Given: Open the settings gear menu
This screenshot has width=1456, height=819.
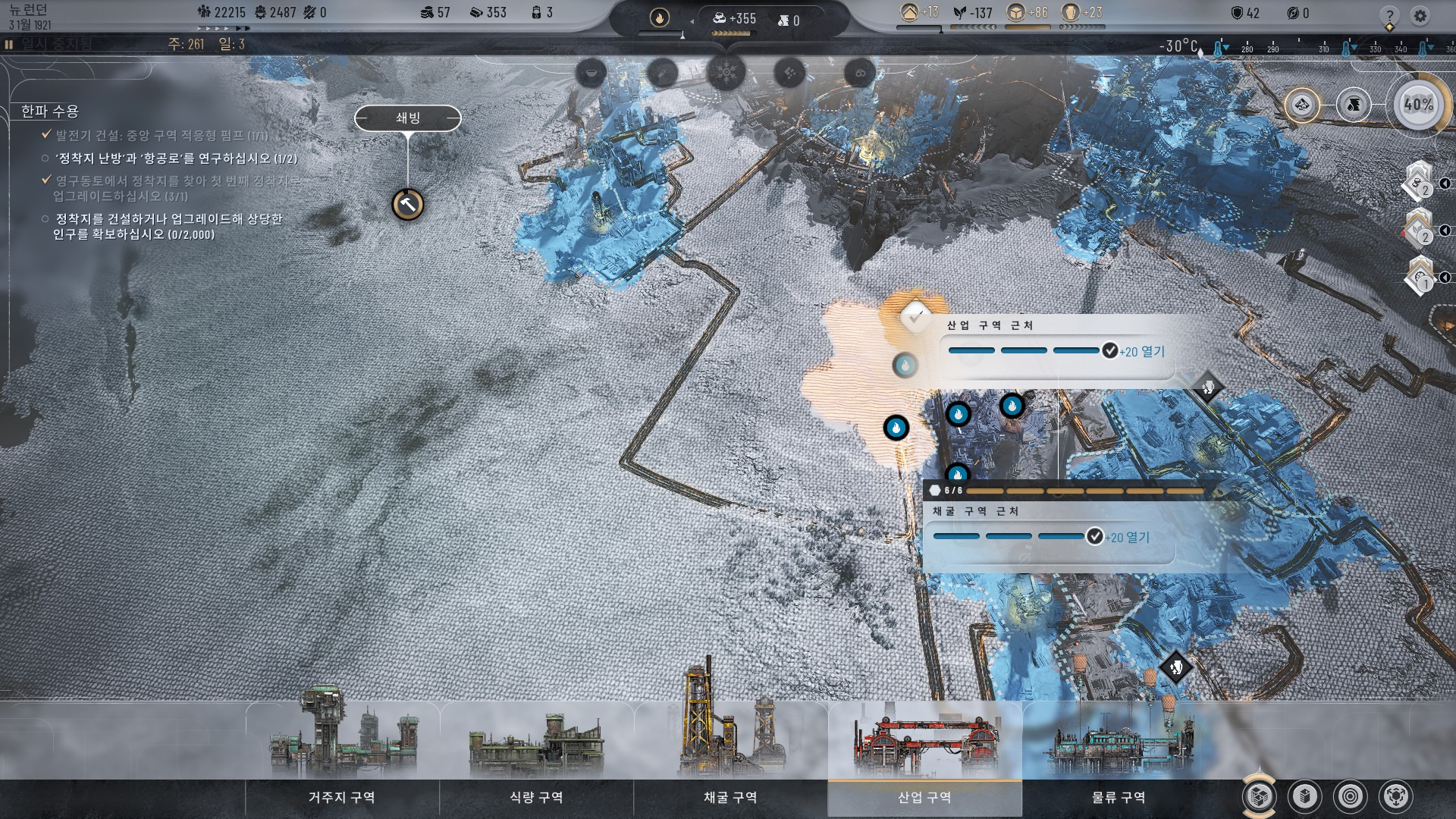Looking at the screenshot, I should 1420,15.
